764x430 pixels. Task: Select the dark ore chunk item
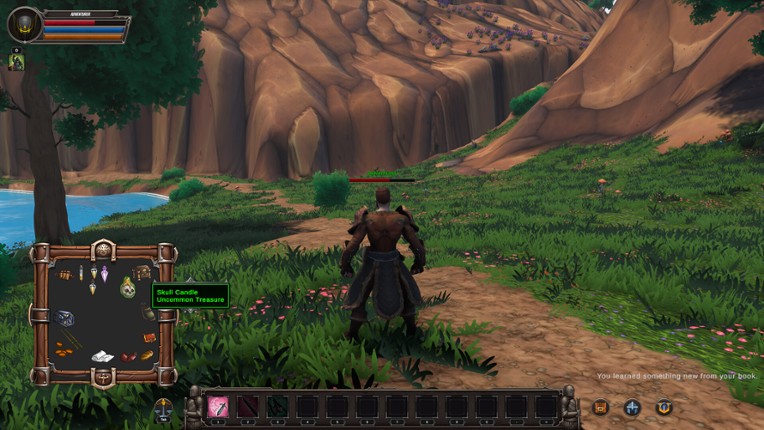[x=65, y=319]
